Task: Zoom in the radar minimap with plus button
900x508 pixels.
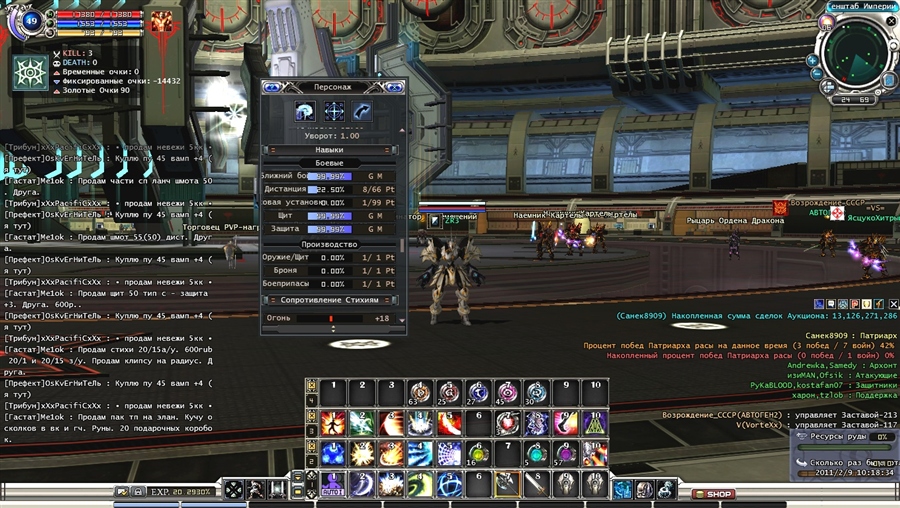Action: (x=813, y=60)
